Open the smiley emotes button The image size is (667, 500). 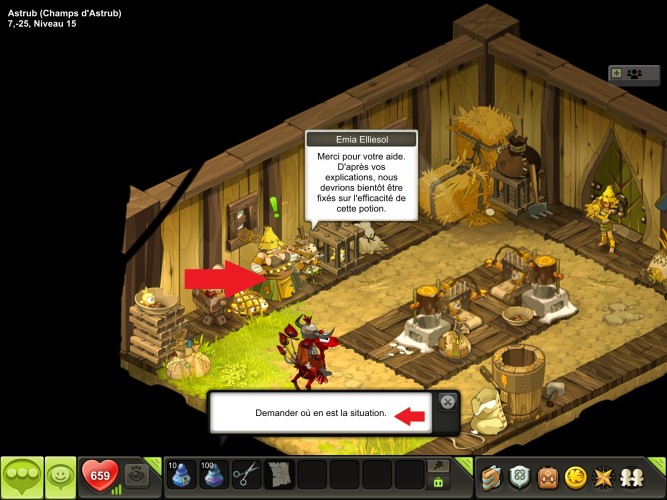tap(62, 475)
